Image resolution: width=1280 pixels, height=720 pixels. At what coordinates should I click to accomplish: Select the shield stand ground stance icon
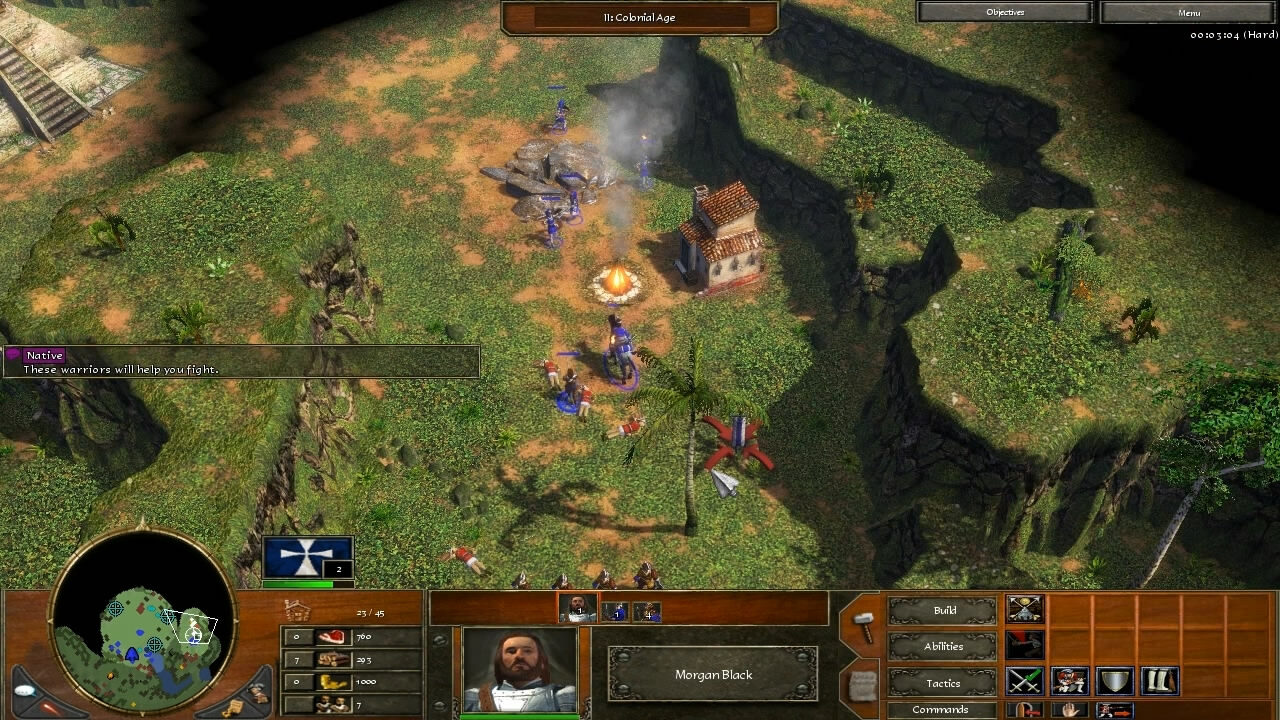pyautogui.click(x=1114, y=681)
